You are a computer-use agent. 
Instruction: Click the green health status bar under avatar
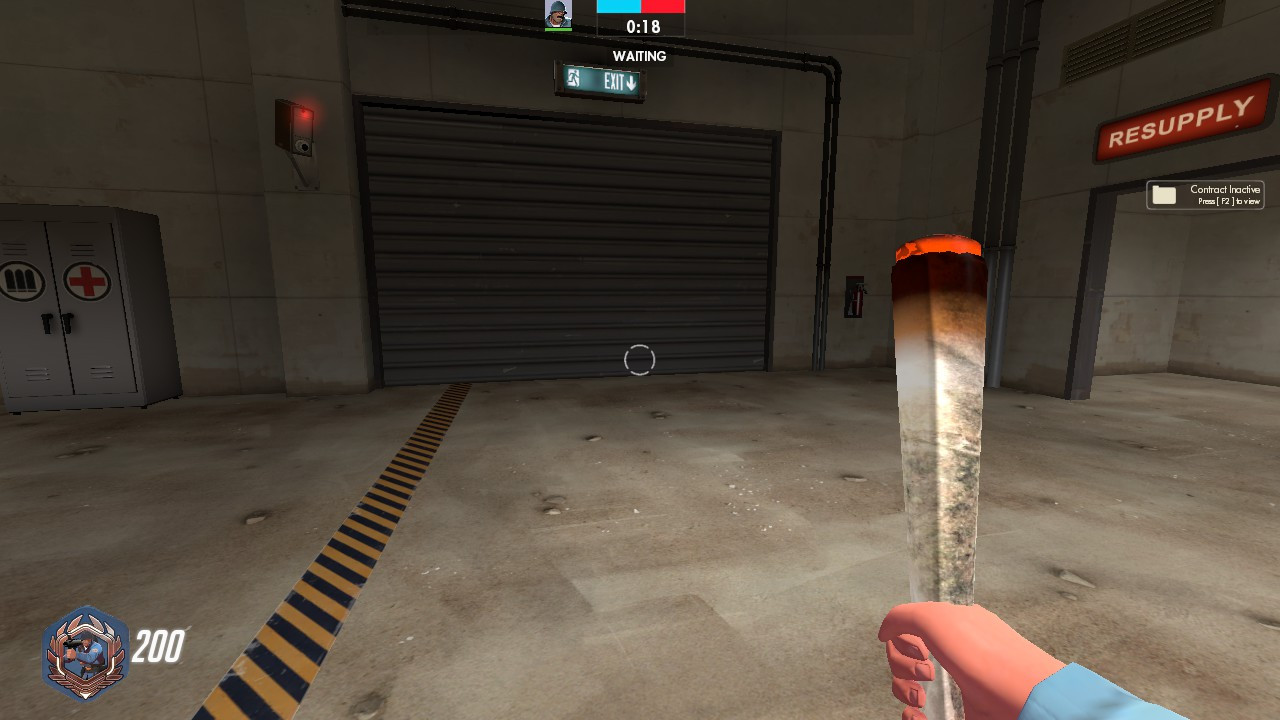(558, 29)
